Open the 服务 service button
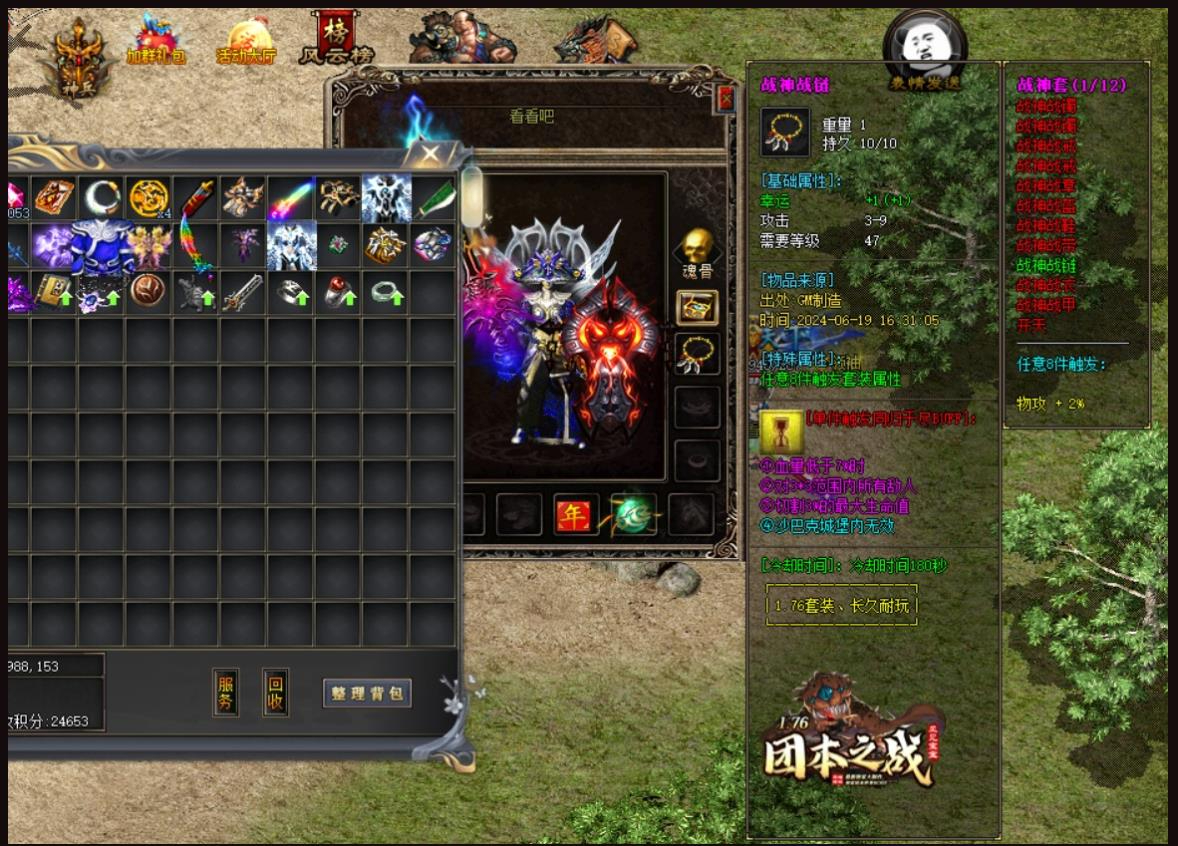Screen dimensions: 1178x846 click(x=226, y=692)
